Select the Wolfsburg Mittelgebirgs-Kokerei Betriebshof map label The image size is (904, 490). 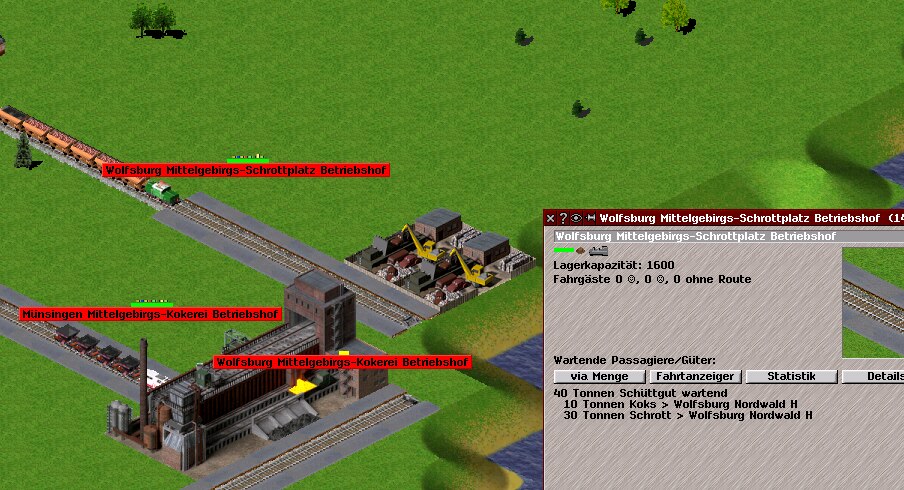coord(342,361)
